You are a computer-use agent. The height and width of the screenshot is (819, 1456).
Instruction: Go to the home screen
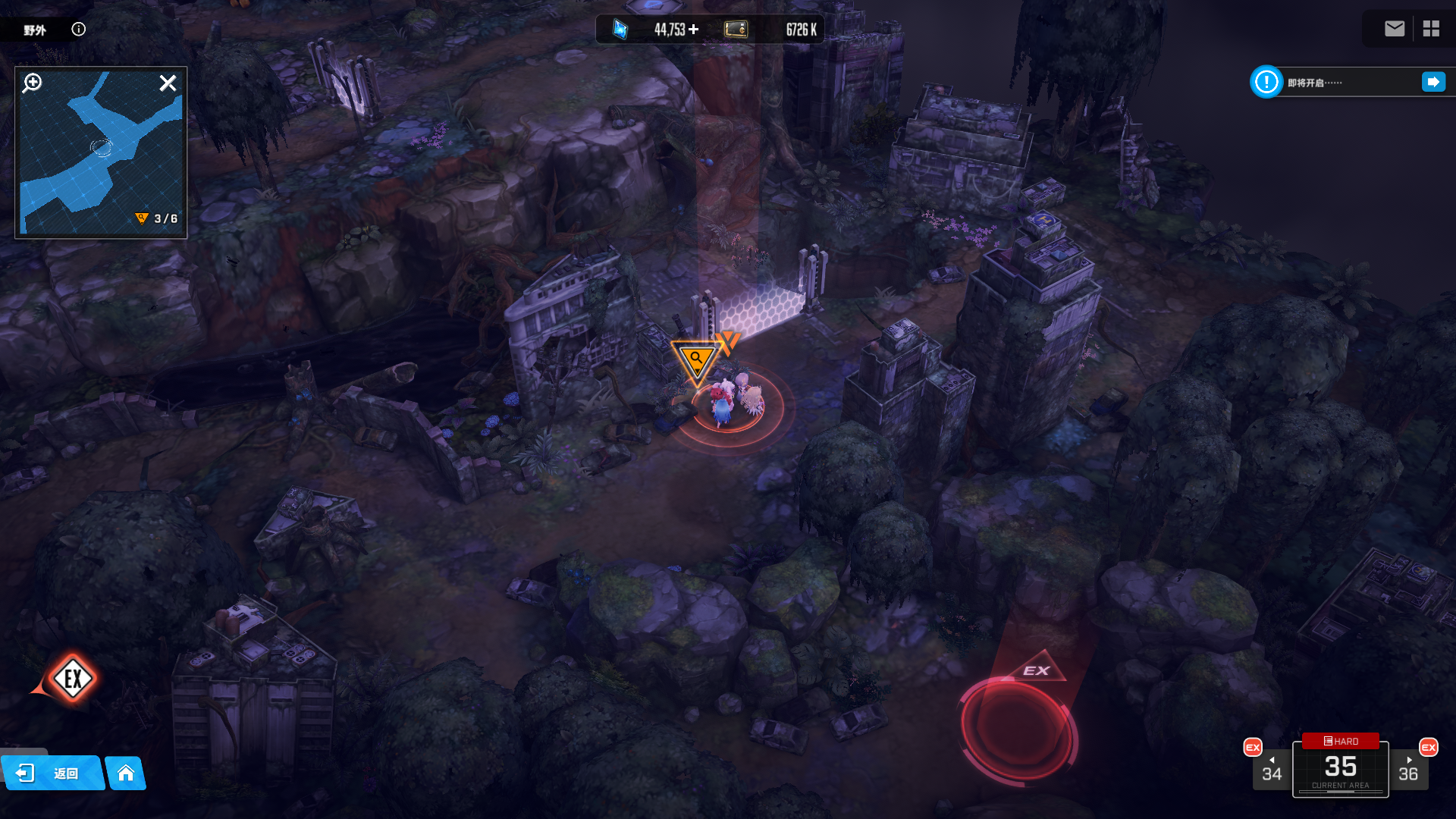tap(126, 773)
